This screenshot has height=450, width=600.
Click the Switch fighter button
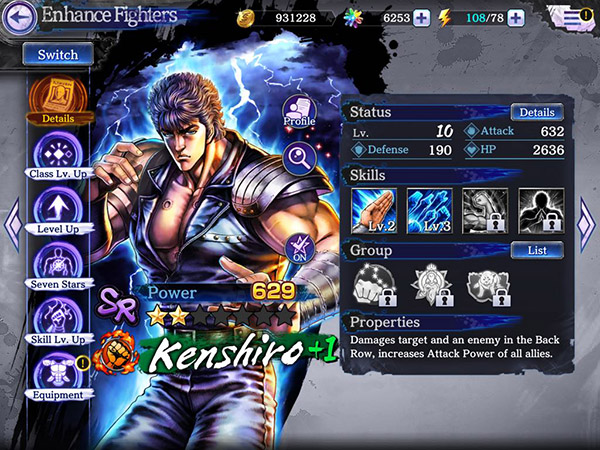[x=57, y=54]
